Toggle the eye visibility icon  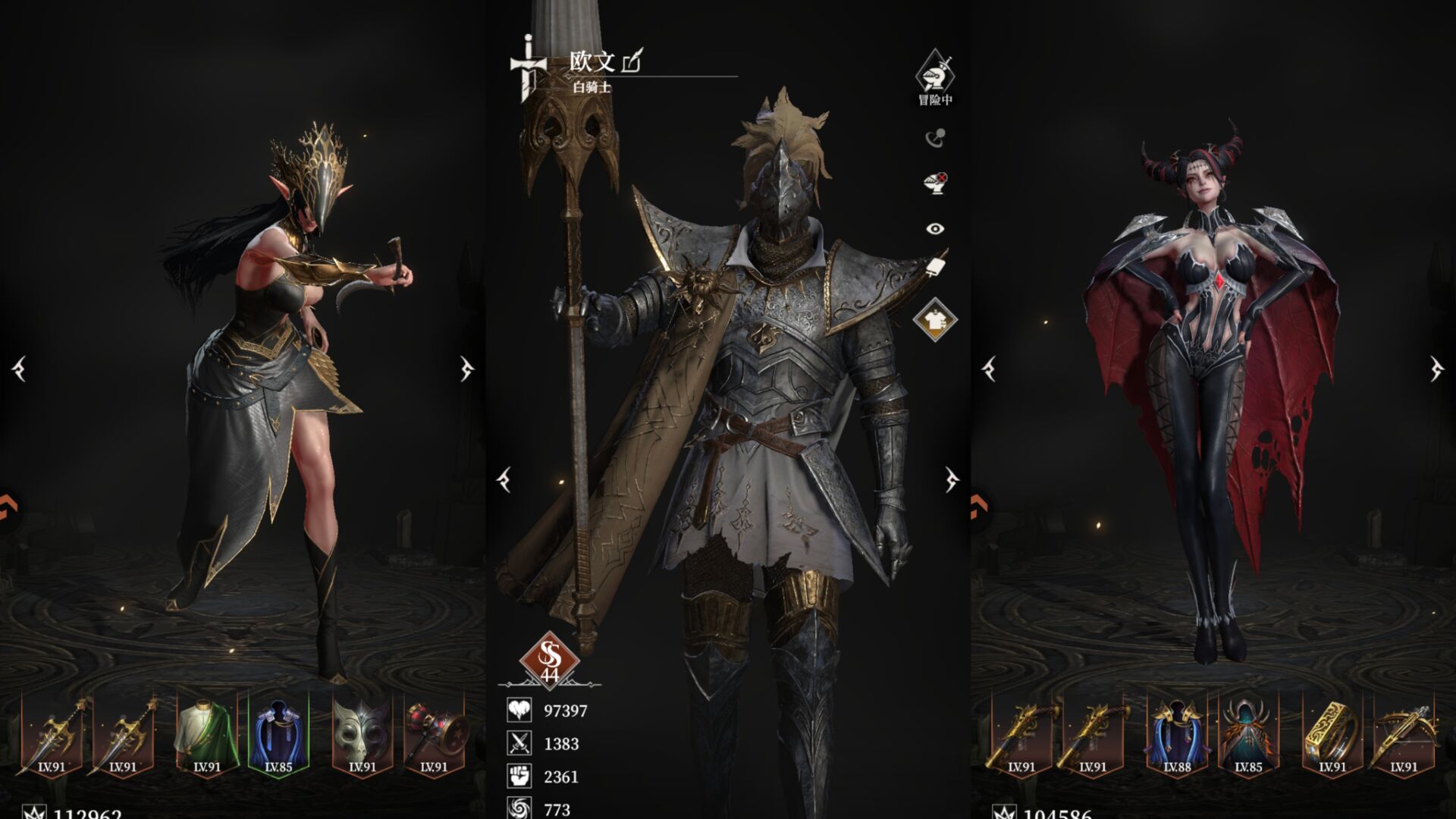tap(935, 228)
